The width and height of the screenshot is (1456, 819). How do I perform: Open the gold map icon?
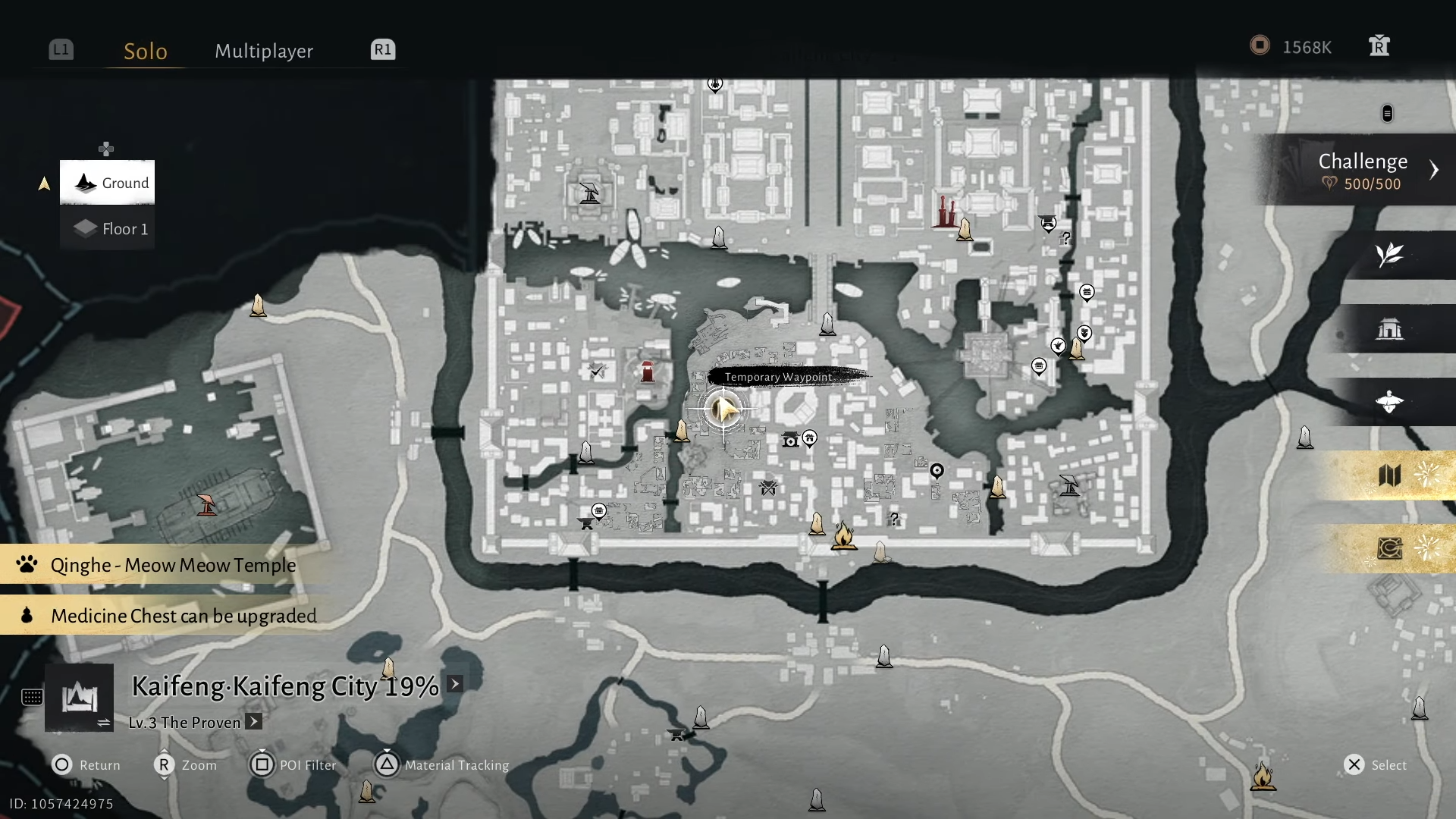1392,476
